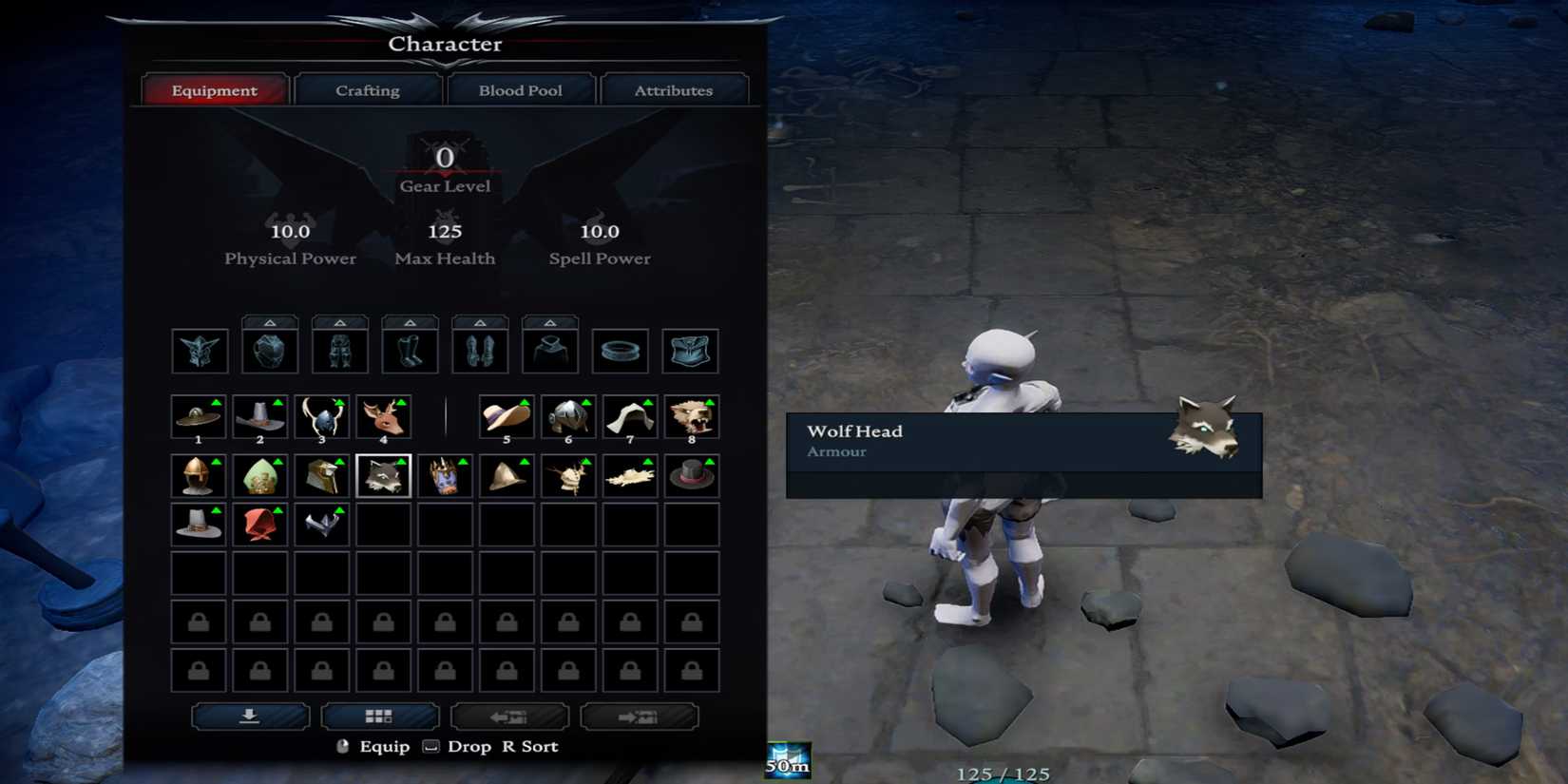
Task: Toggle the green marker on the sun hat slot 5
Action: pos(524,403)
